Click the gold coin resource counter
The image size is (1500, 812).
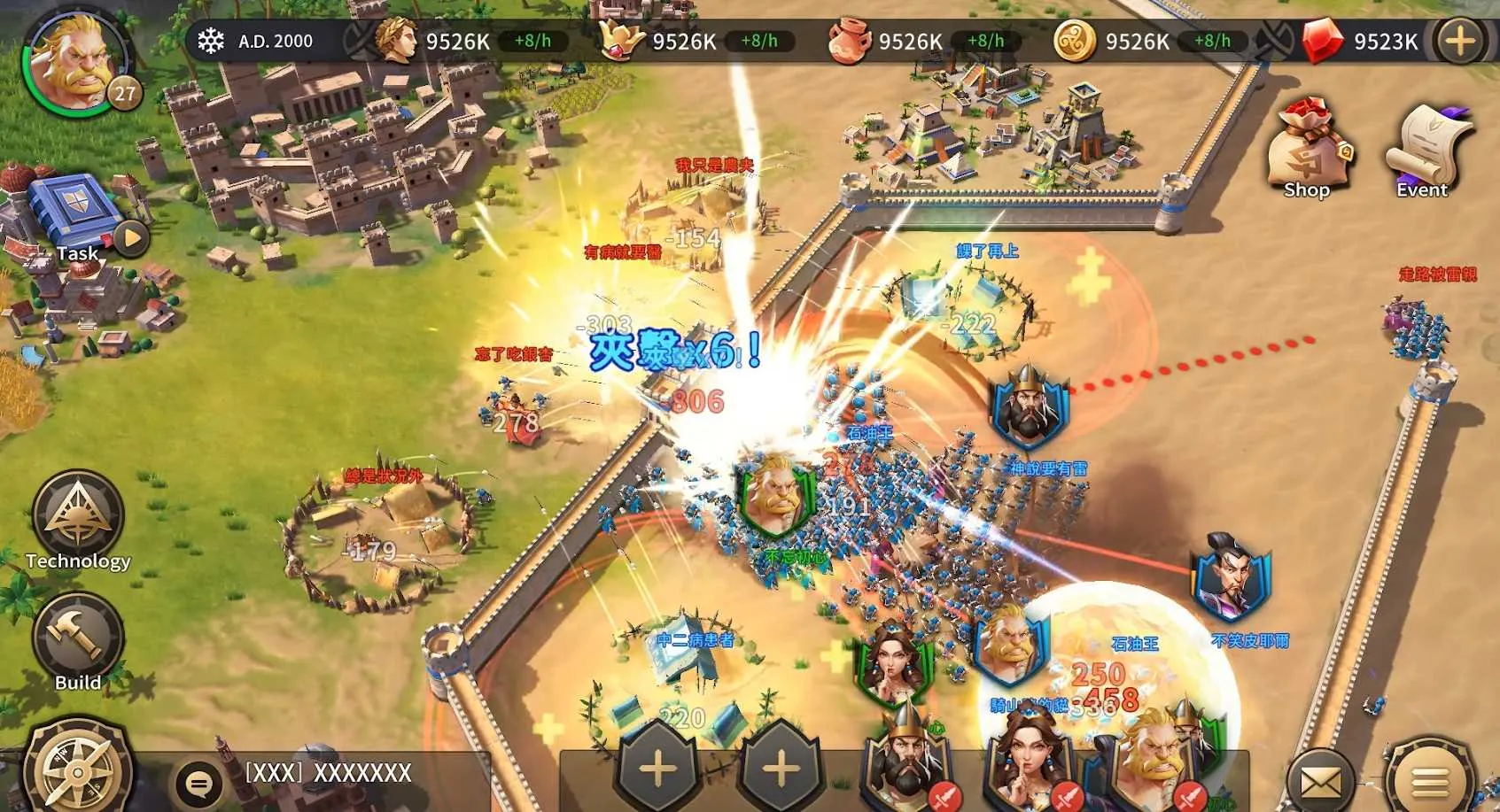(1138, 42)
